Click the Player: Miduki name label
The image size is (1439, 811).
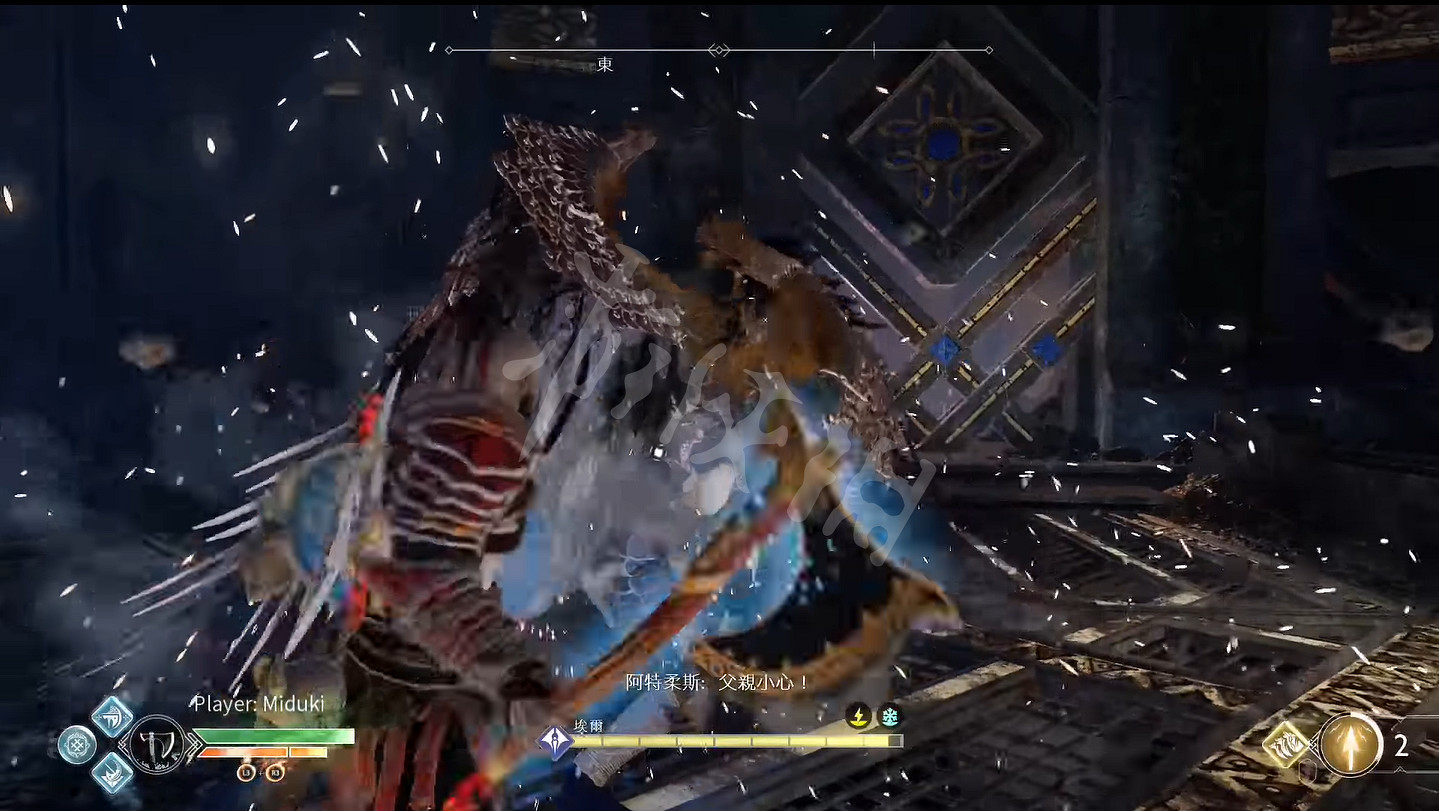click(x=260, y=703)
